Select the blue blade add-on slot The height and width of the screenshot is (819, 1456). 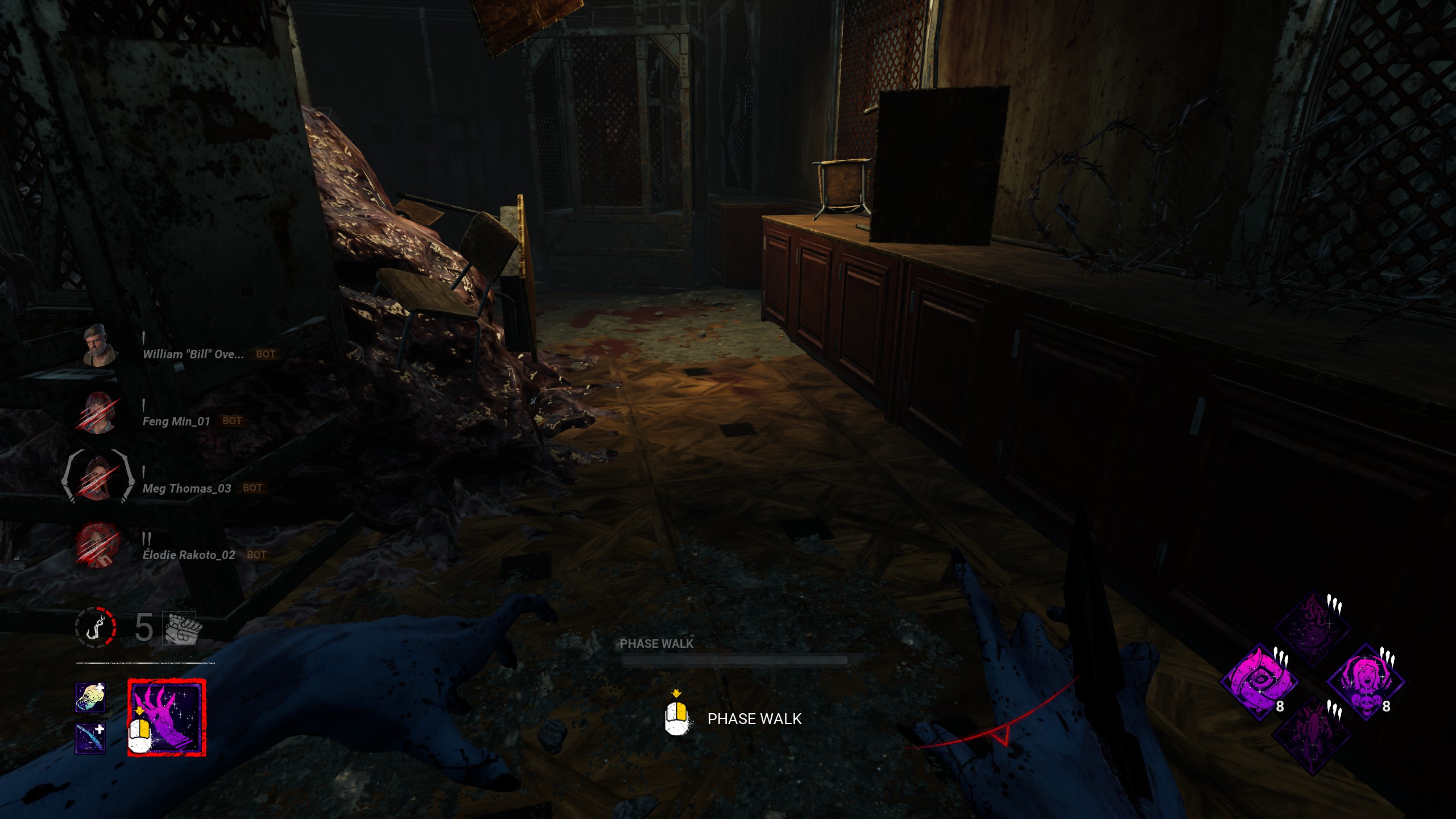click(x=90, y=738)
